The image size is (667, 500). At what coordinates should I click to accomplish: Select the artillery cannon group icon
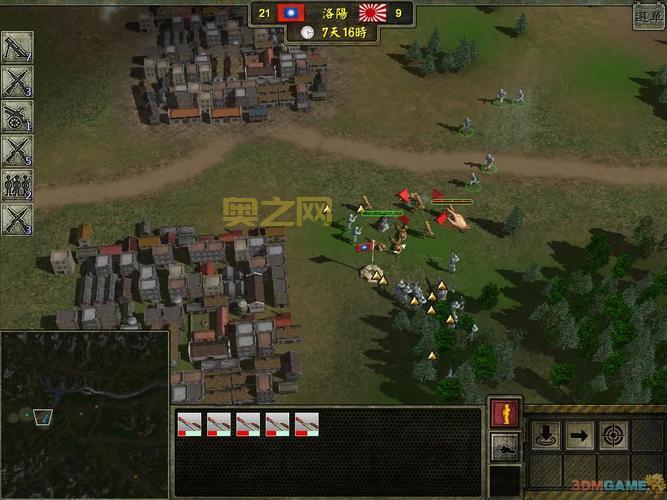pos(17,116)
